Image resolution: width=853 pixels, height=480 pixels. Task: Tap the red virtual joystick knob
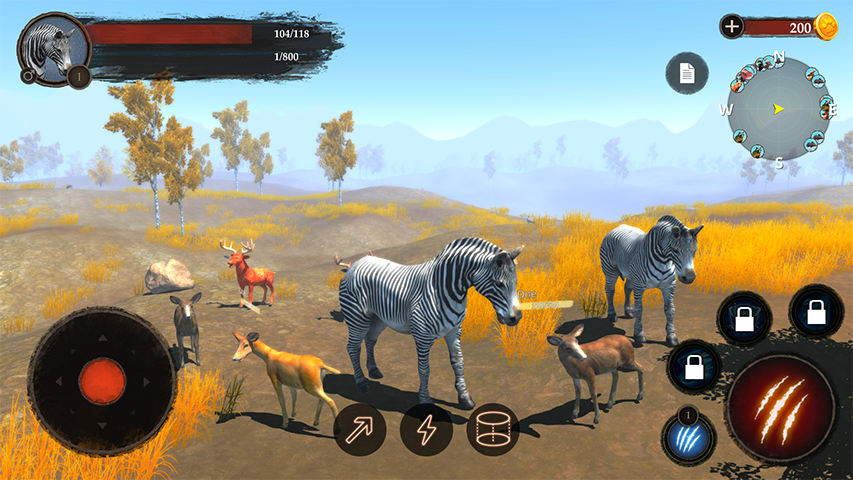(x=102, y=381)
